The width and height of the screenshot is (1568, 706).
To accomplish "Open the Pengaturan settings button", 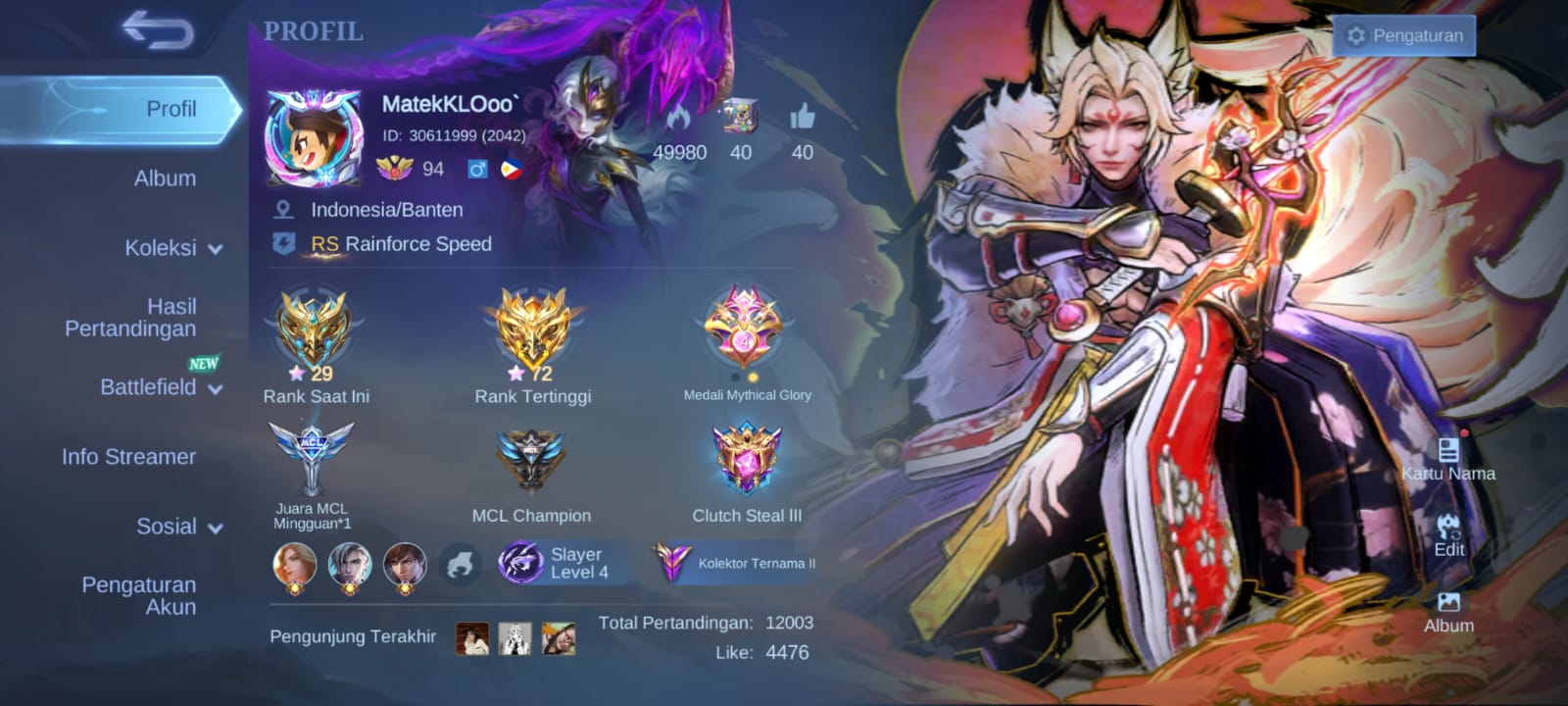I will click(x=1404, y=36).
